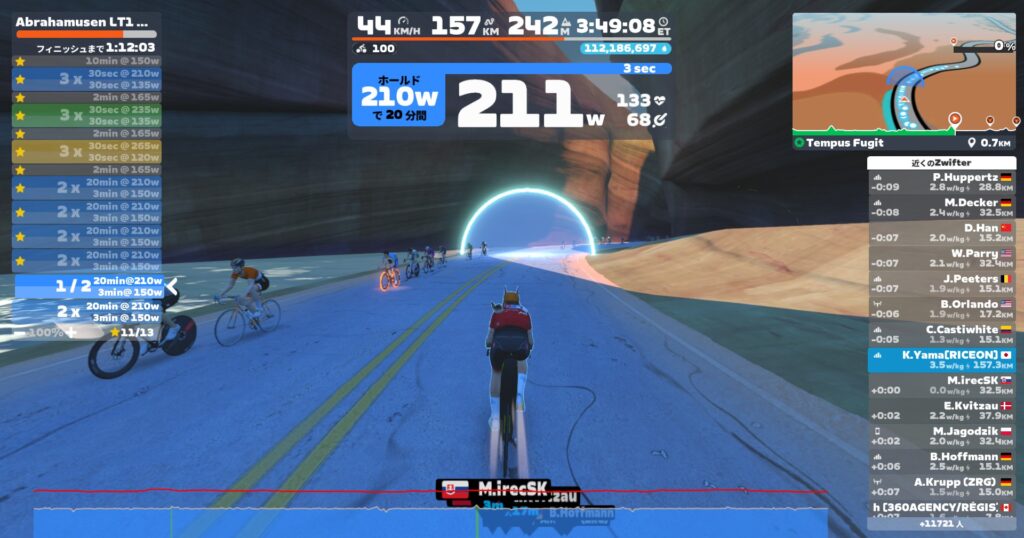
Task: Select M.Decker in the nearby riders list
Action: pos(941,207)
